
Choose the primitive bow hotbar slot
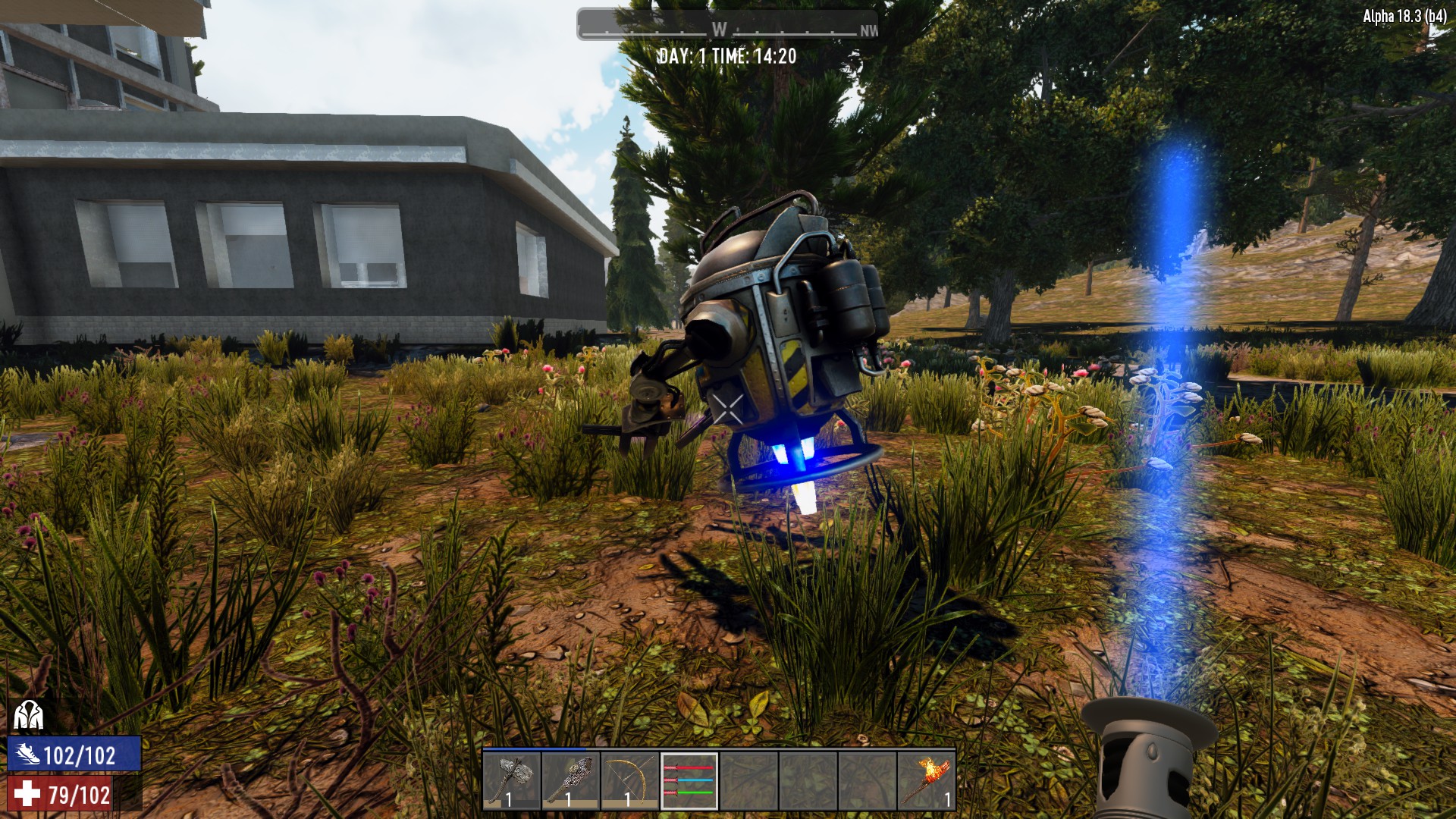click(x=630, y=780)
